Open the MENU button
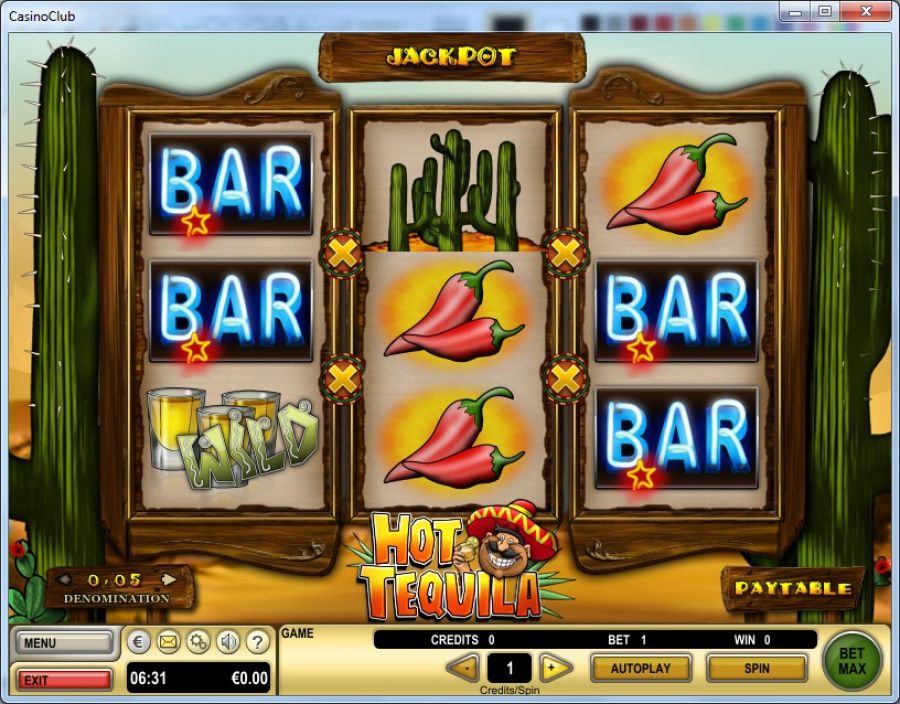 (x=62, y=642)
